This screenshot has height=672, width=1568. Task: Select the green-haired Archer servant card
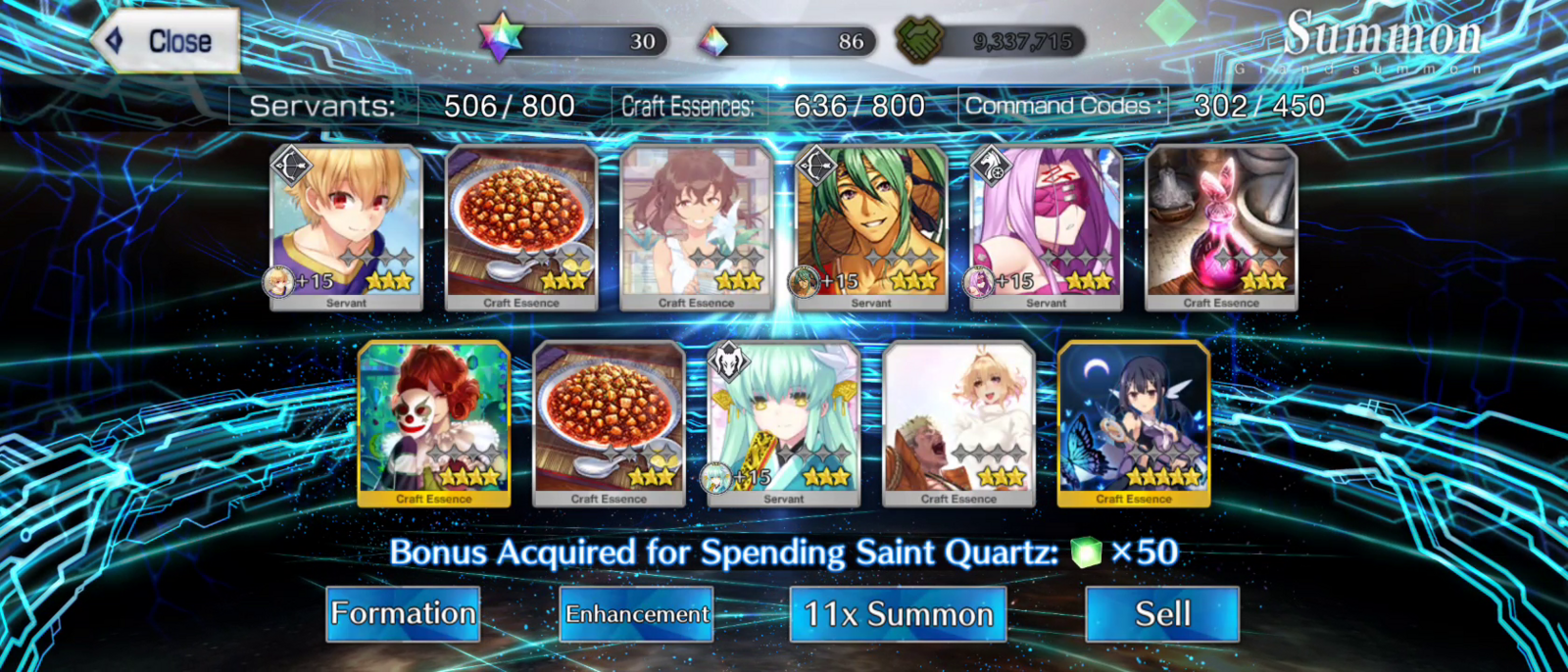pos(871,227)
